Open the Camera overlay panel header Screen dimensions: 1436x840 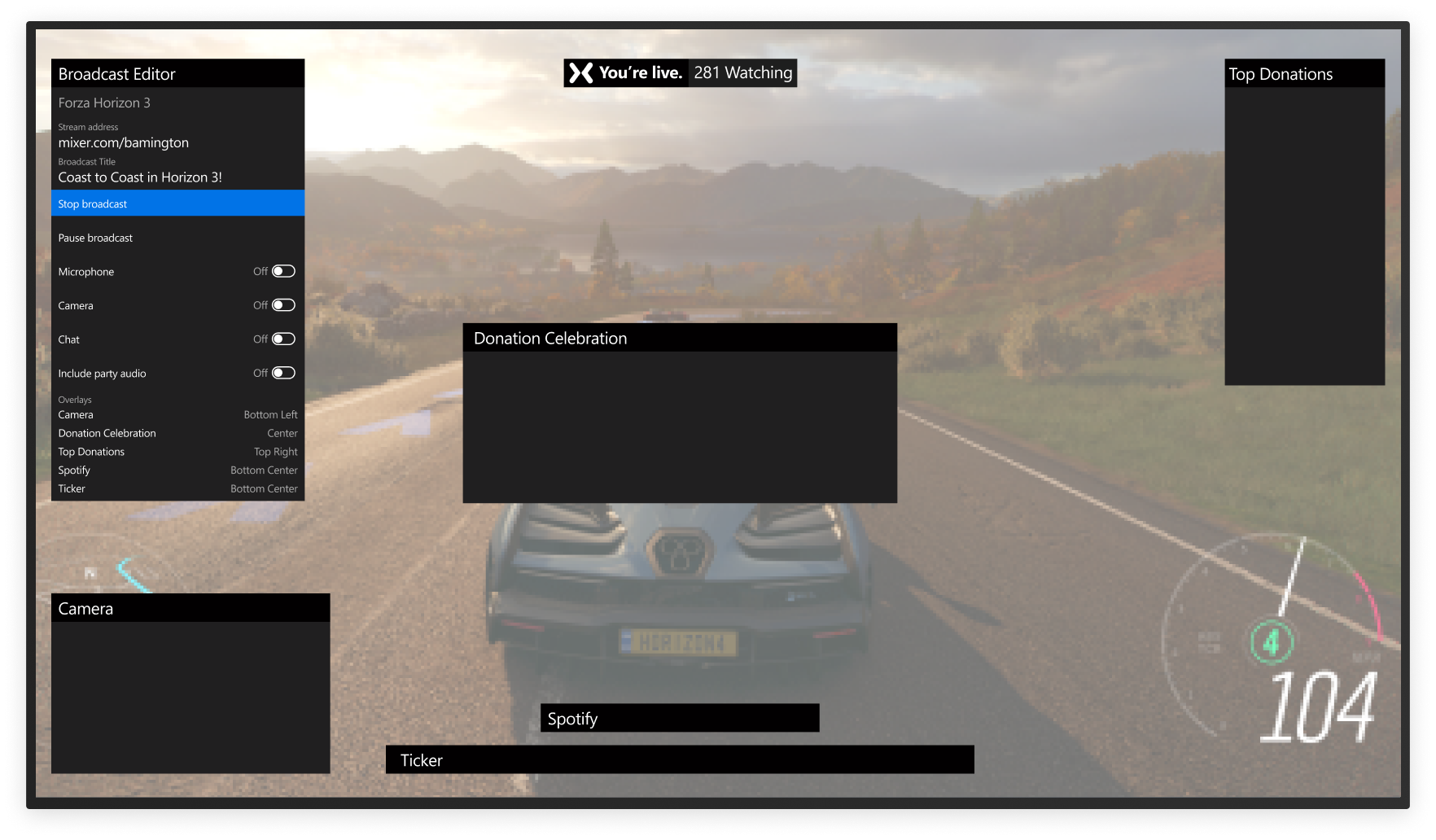pos(190,607)
